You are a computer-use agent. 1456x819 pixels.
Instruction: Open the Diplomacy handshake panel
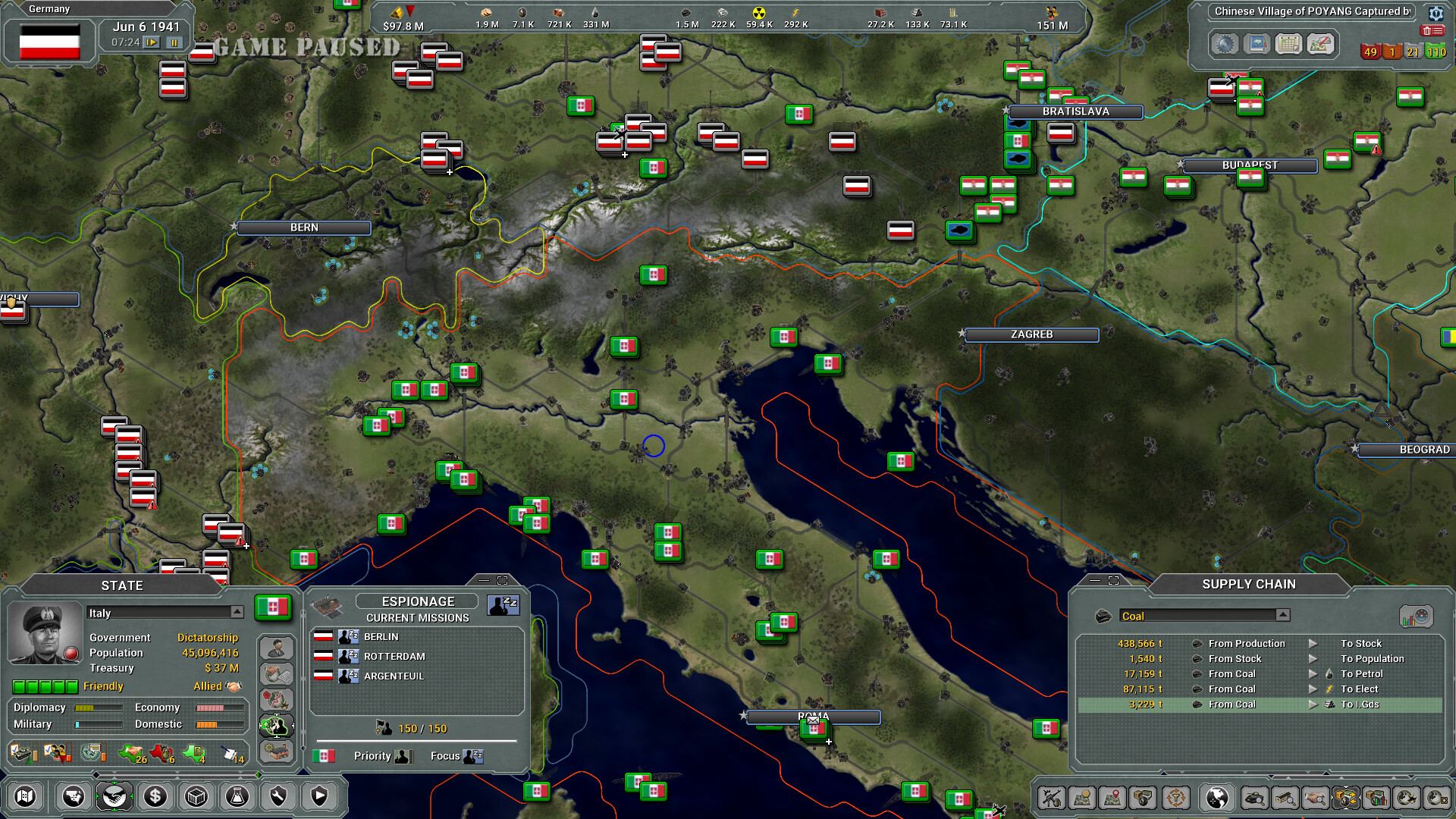pos(115,797)
